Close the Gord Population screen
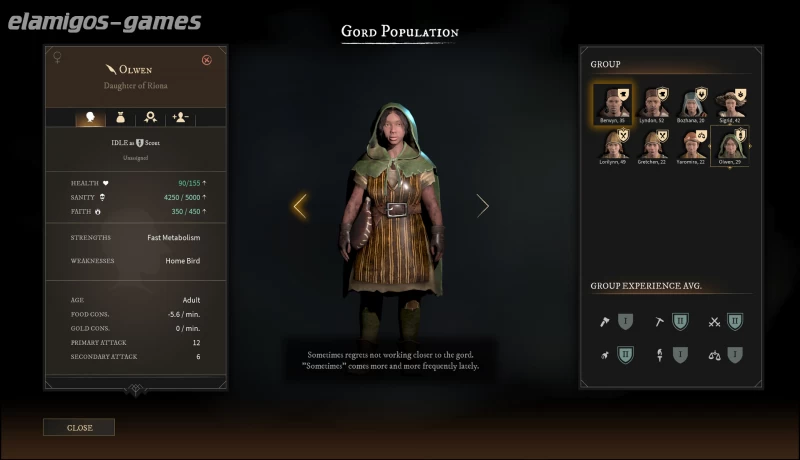 pyautogui.click(x=79, y=428)
